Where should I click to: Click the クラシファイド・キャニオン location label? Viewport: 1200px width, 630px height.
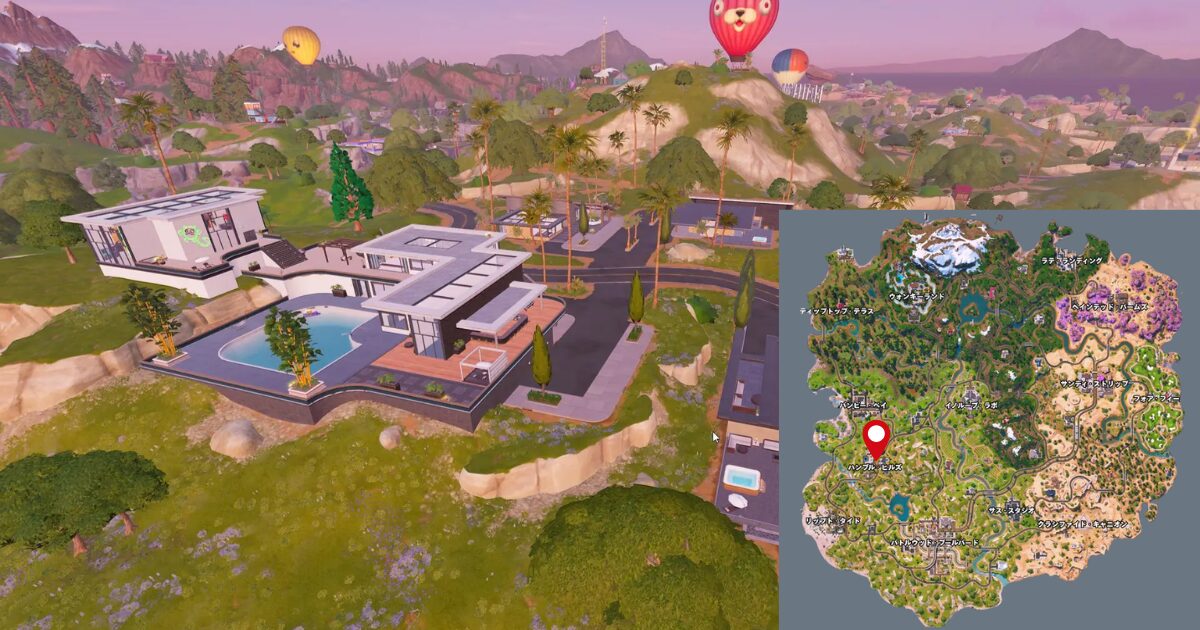tap(1082, 523)
